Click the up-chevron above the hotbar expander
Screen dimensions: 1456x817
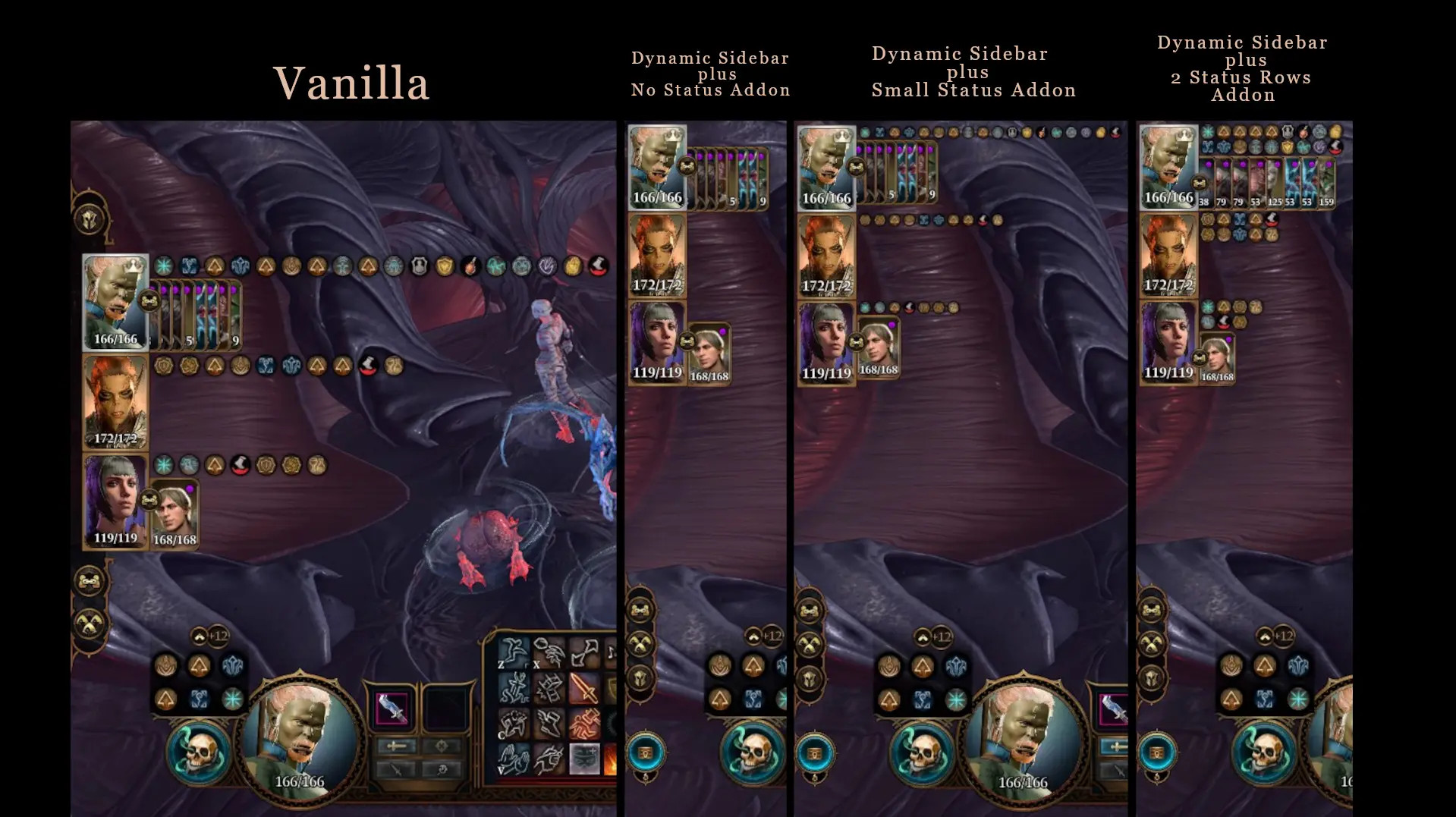coord(199,635)
